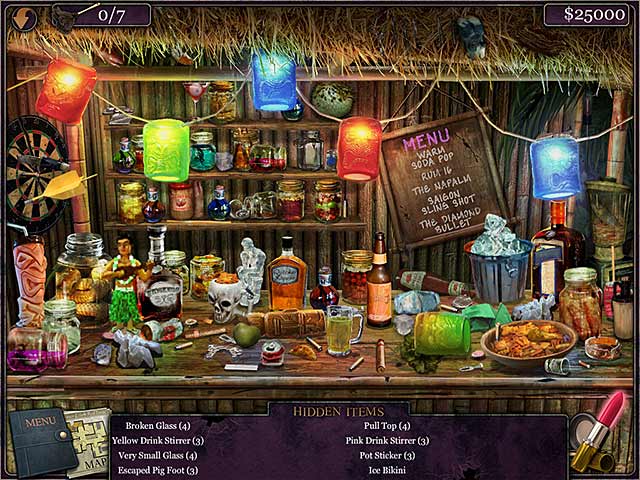Open the folded Map
The height and width of the screenshot is (480, 640).
point(92,442)
